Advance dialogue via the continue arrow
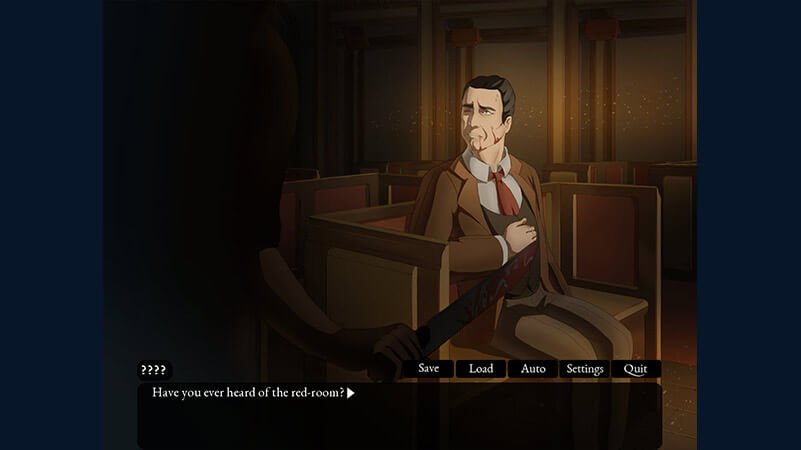Viewport: 801px width, 450px height. tap(351, 393)
